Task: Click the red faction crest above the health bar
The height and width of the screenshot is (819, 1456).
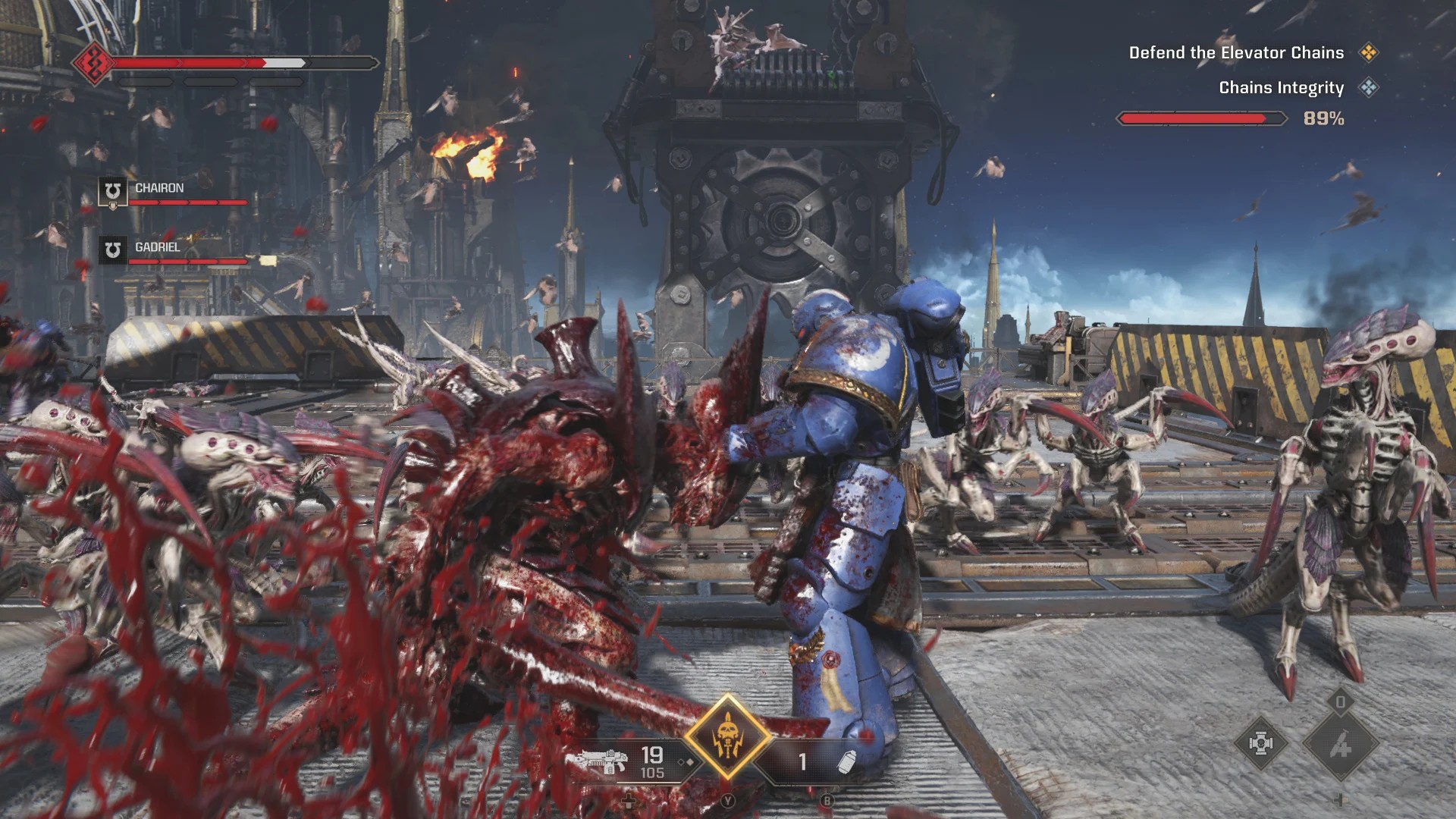Action: [93, 64]
